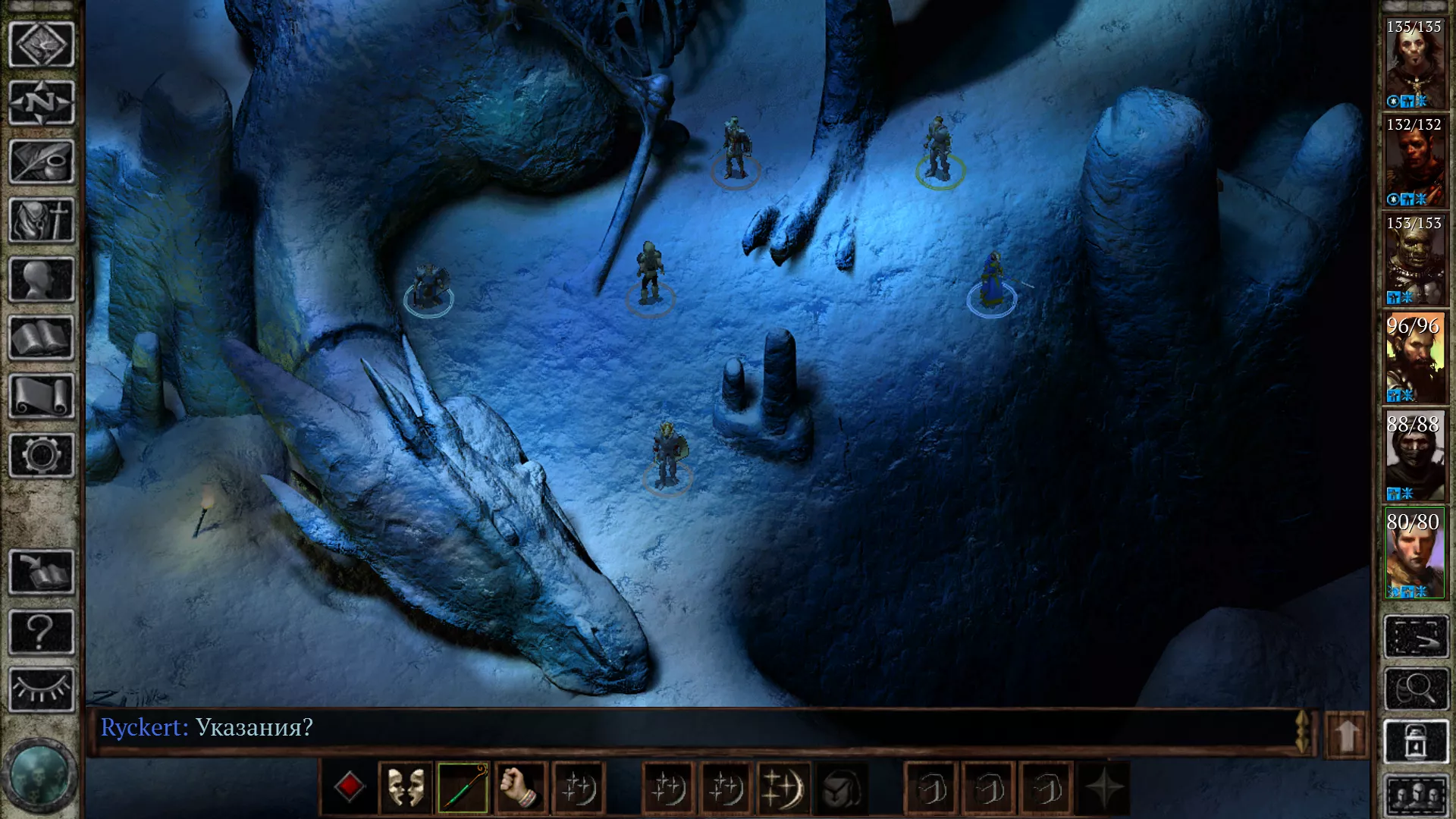
Task: Open the priest scroll
Action: click(42, 396)
